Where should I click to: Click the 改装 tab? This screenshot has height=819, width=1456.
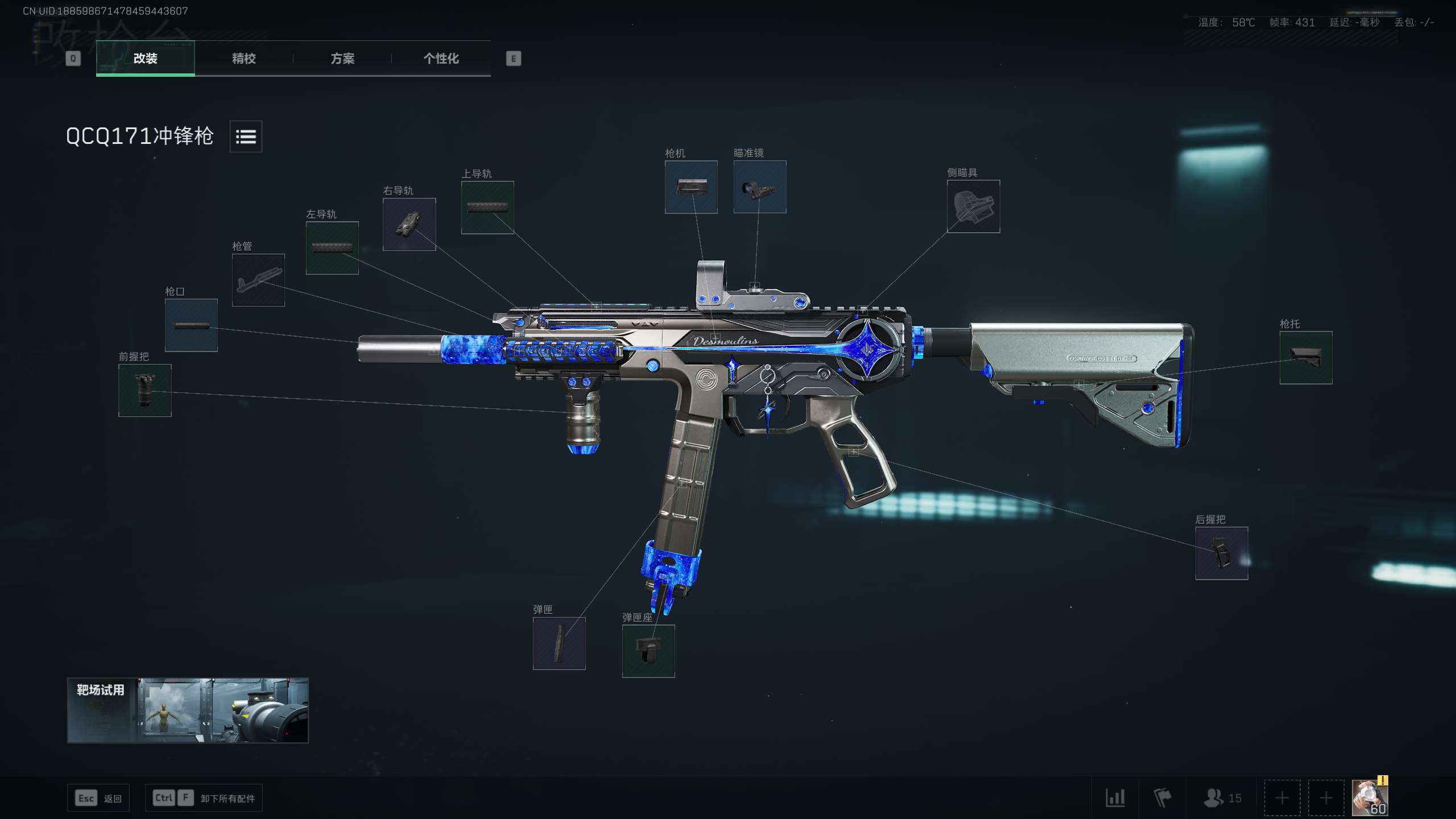[x=146, y=59]
